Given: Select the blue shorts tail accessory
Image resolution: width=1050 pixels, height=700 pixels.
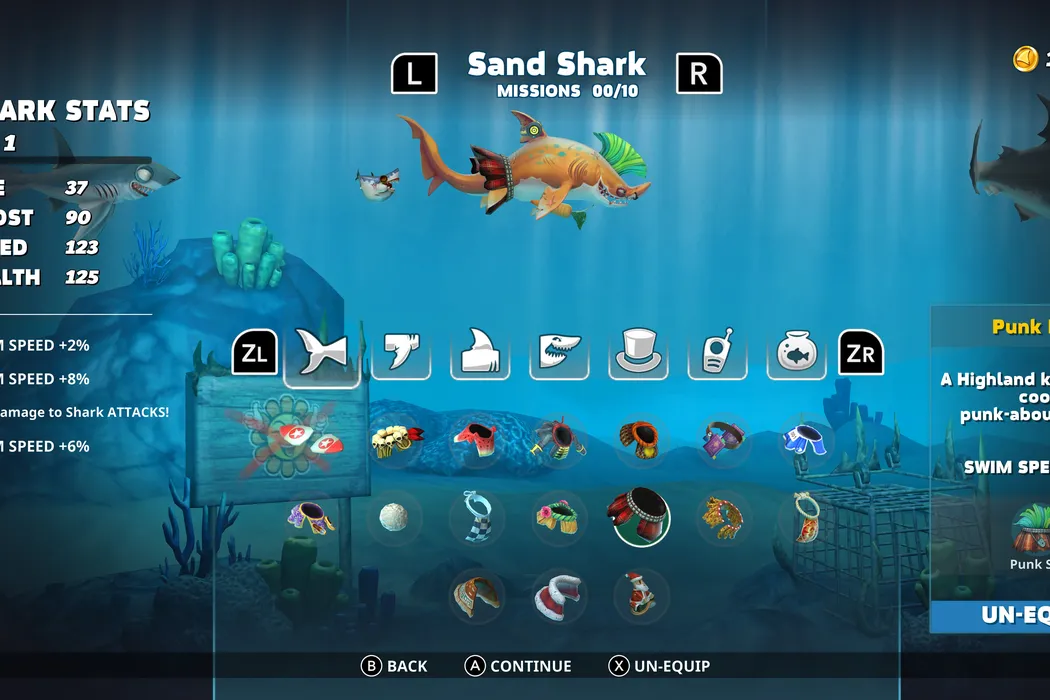Looking at the screenshot, I should point(806,440).
